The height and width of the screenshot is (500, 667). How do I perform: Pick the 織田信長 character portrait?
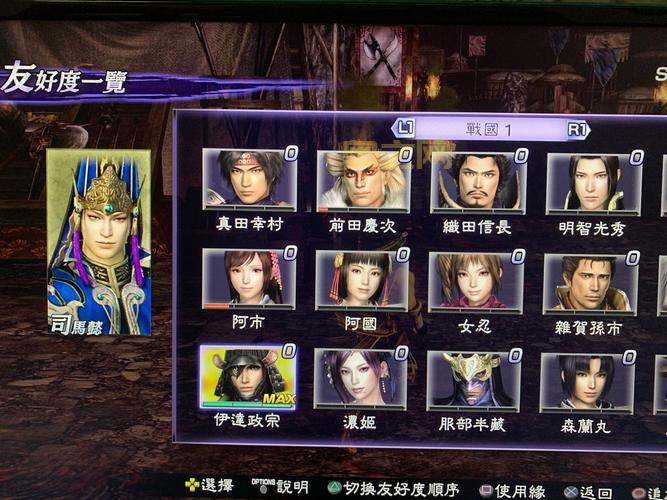[x=477, y=182]
